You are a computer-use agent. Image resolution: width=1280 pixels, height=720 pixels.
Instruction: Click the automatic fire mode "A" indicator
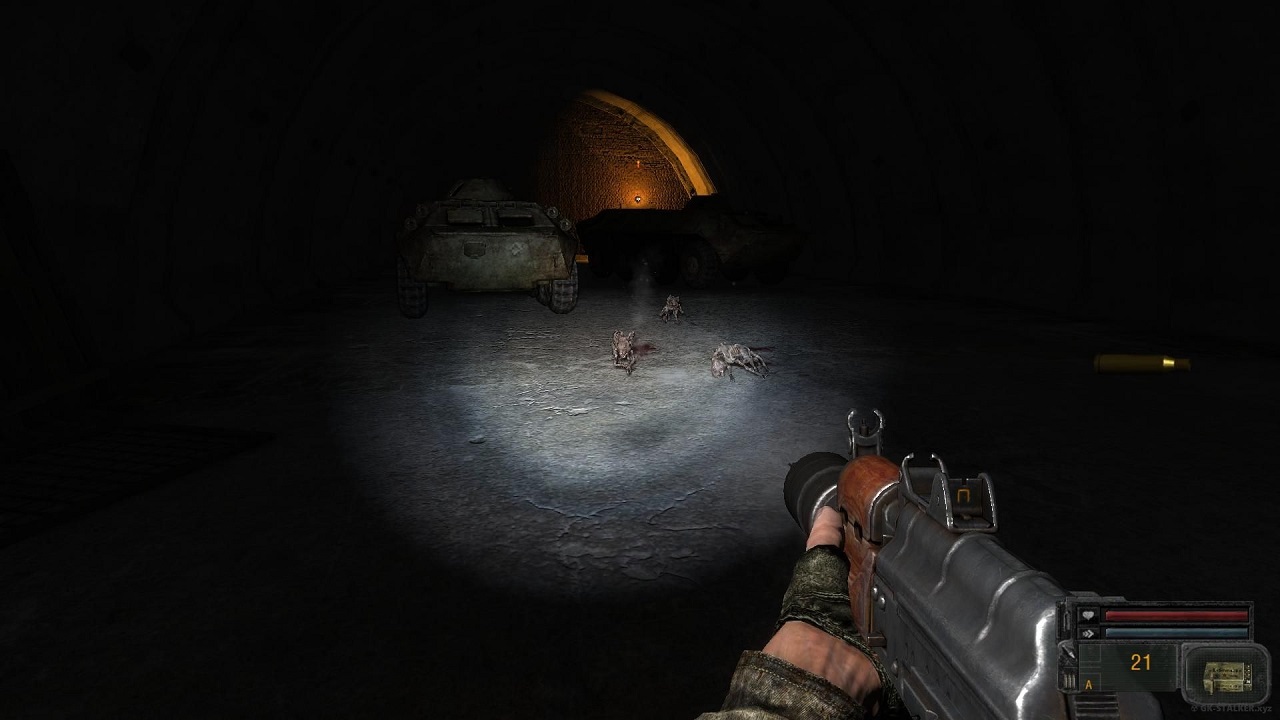(x=1088, y=685)
